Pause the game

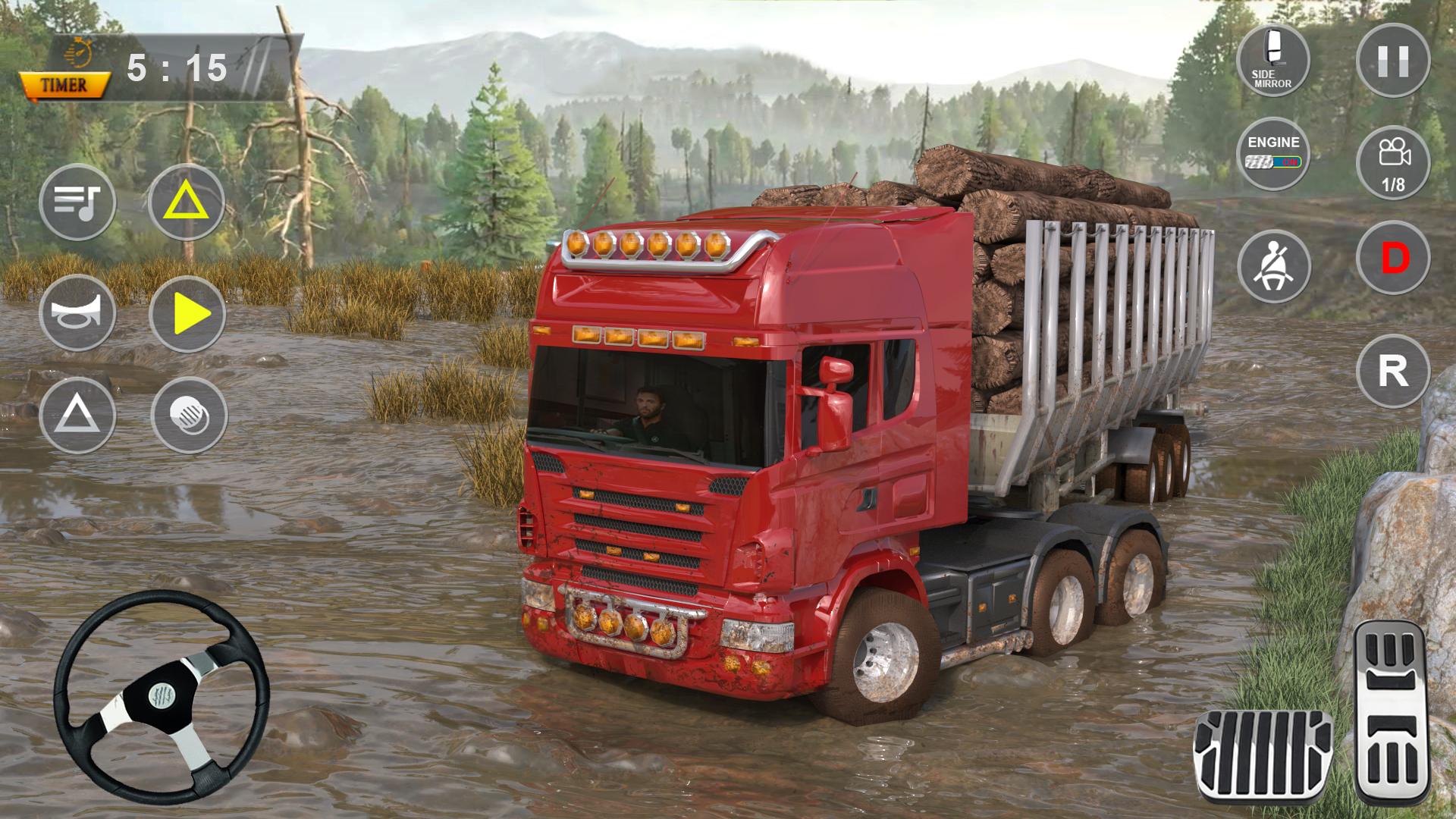(x=1393, y=60)
